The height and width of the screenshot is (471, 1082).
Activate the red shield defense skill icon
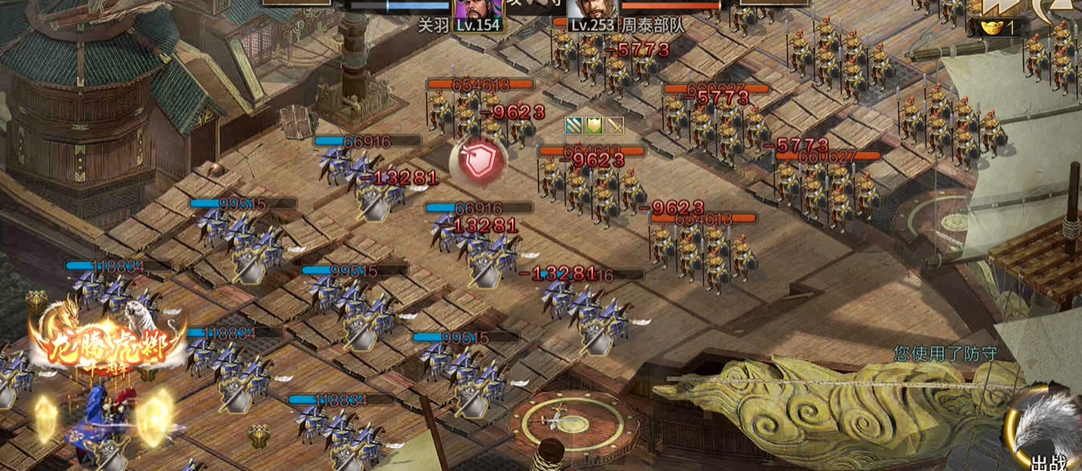pyautogui.click(x=478, y=162)
